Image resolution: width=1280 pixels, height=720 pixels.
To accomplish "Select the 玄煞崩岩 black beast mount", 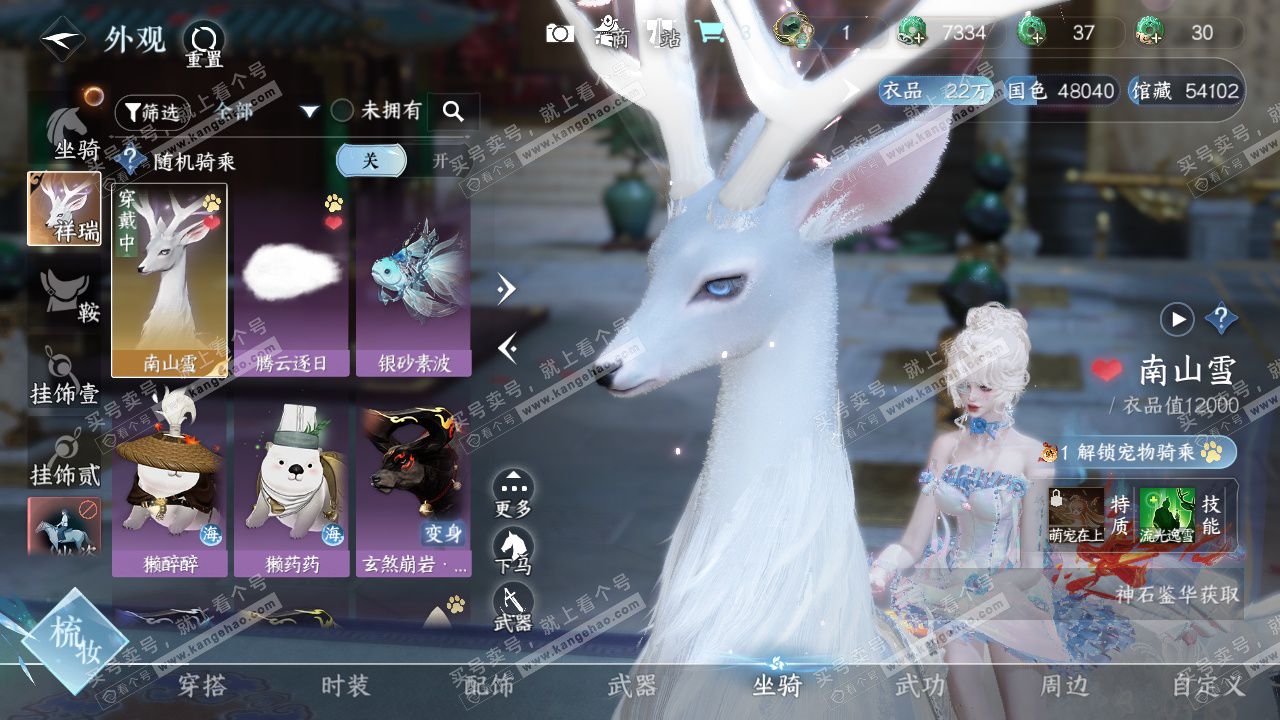I will pos(414,490).
